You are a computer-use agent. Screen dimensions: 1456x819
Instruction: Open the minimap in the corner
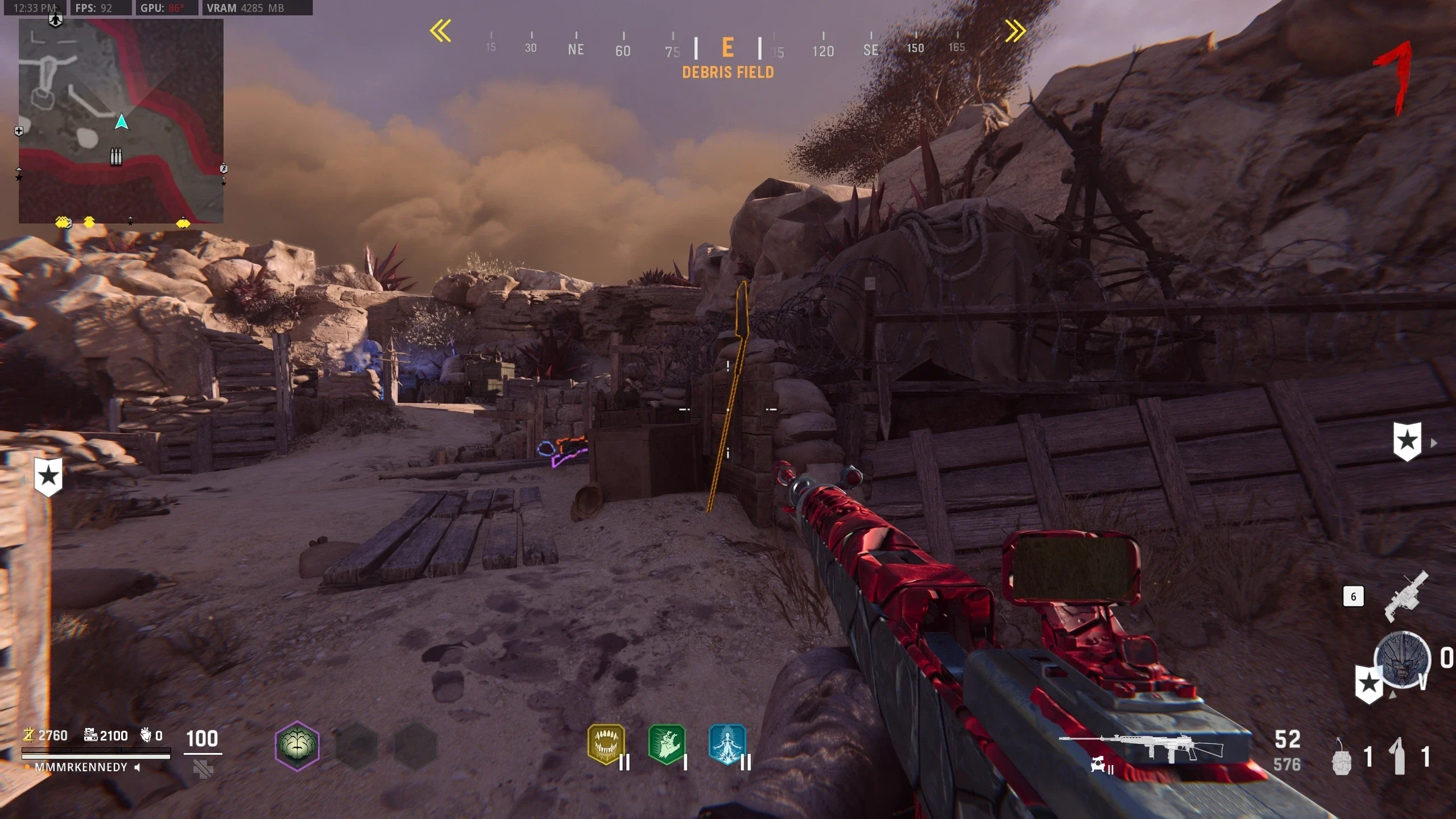121,121
